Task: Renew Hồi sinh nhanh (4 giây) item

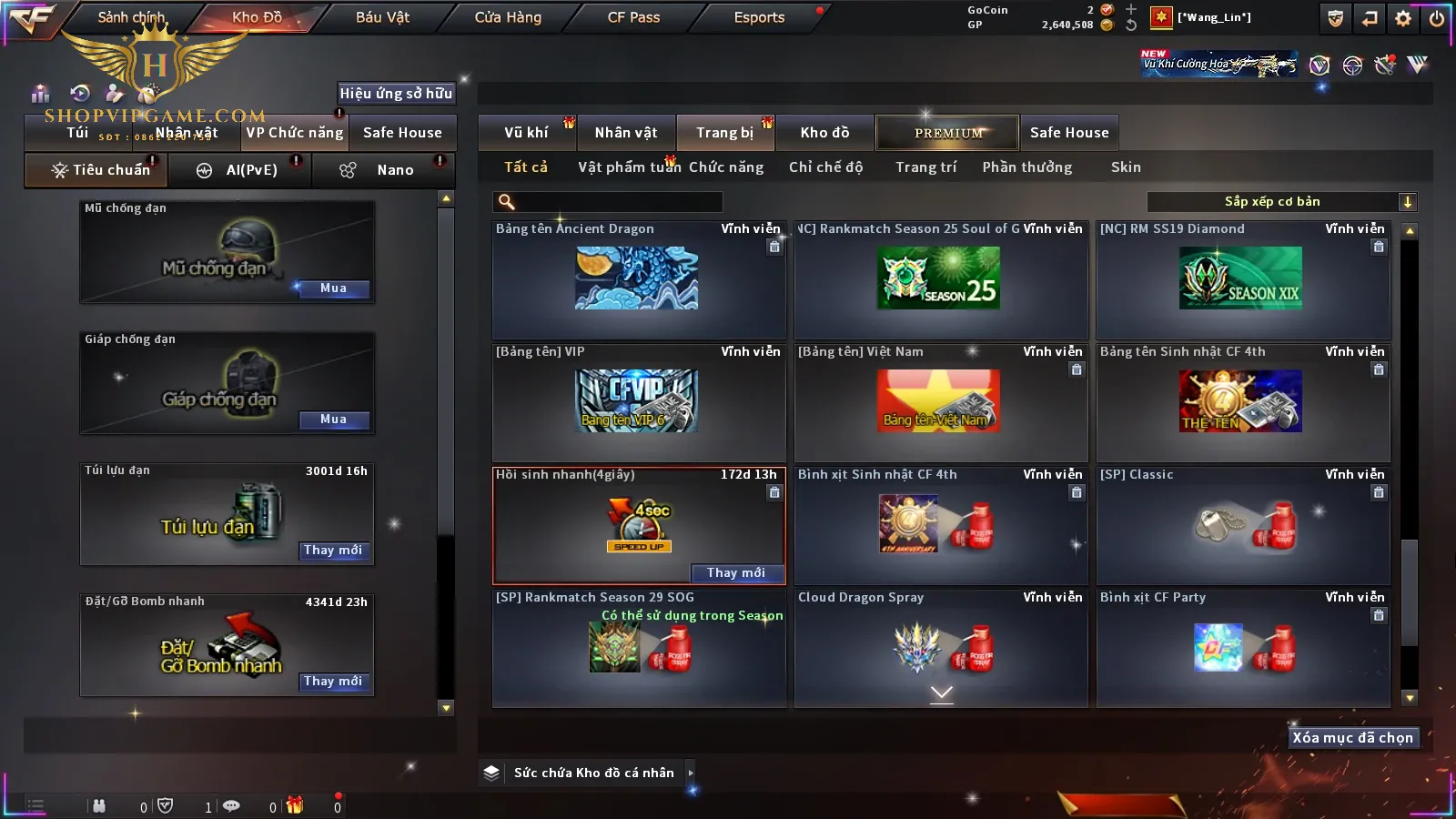Action: tap(735, 572)
